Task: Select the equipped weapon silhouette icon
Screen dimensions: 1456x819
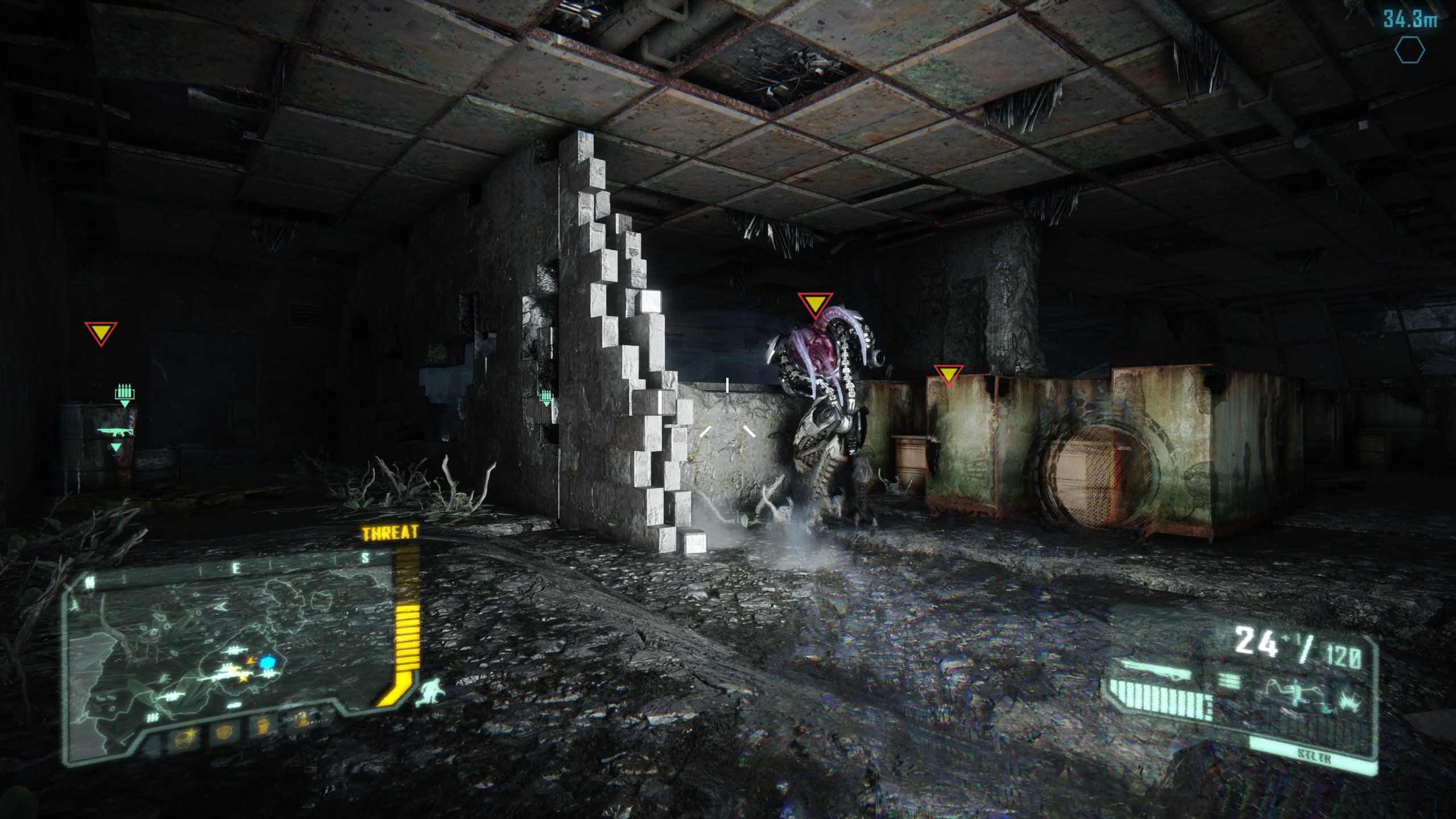Action: coord(1149,672)
